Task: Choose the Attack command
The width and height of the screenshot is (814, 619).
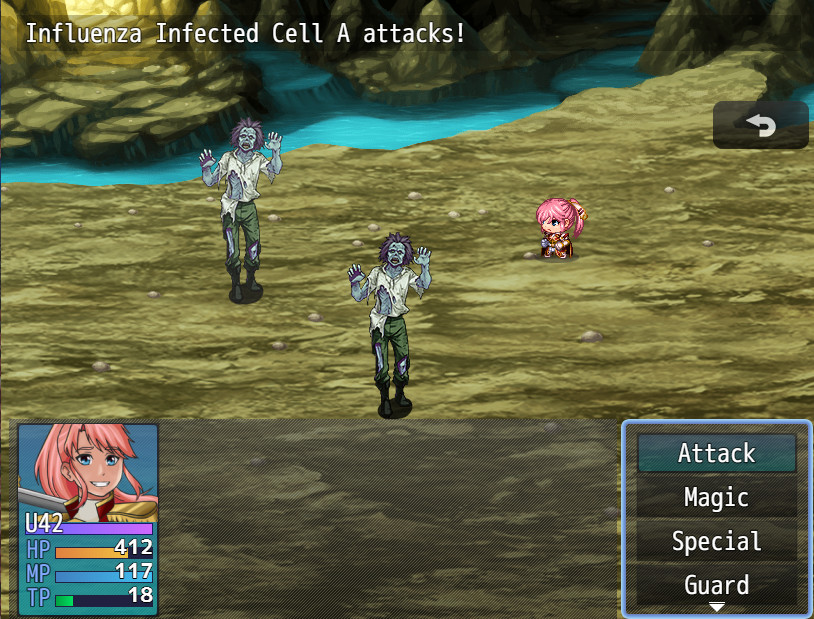Action: click(x=716, y=453)
